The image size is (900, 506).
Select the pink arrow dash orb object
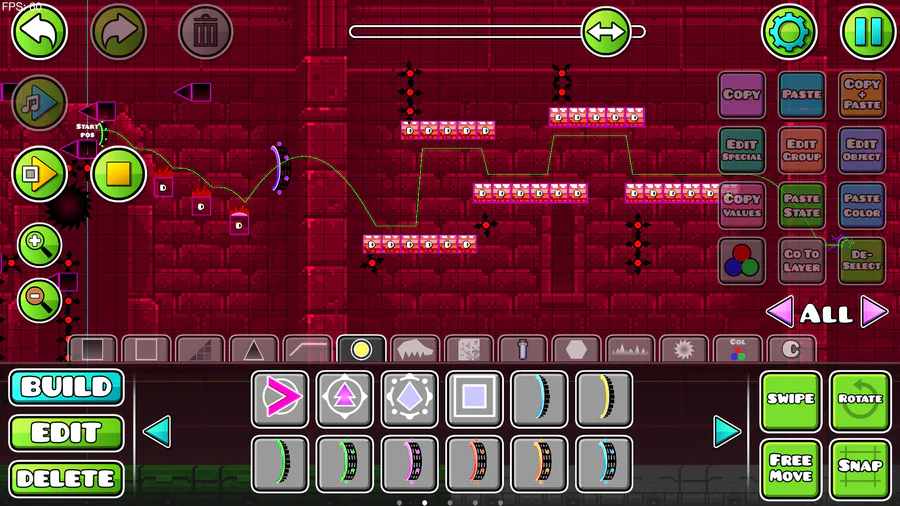280,399
